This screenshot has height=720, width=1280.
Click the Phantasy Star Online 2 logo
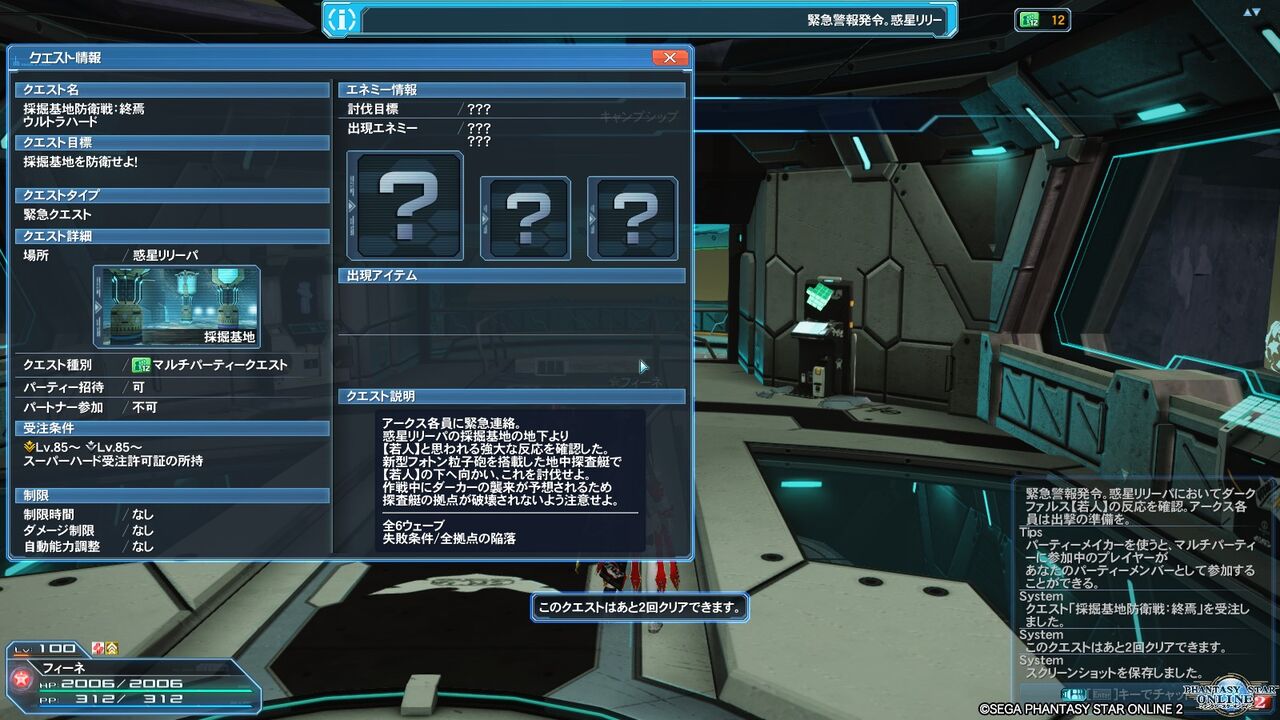tap(1229, 694)
